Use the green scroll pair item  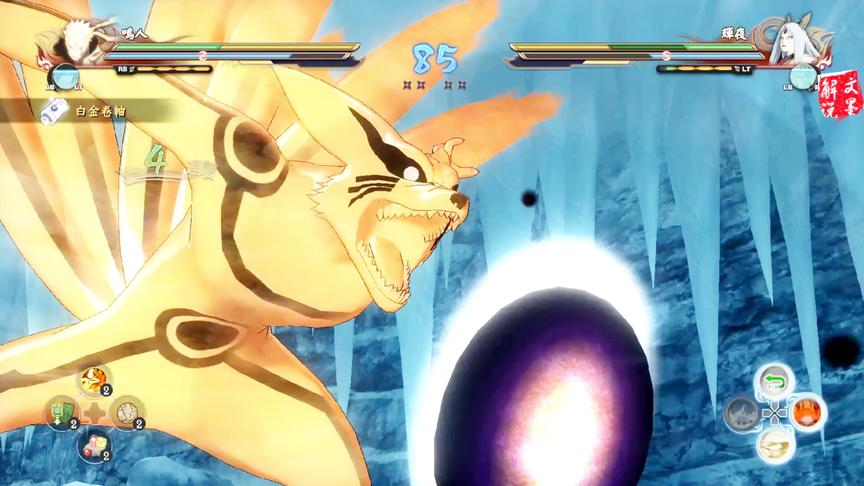pos(59,413)
